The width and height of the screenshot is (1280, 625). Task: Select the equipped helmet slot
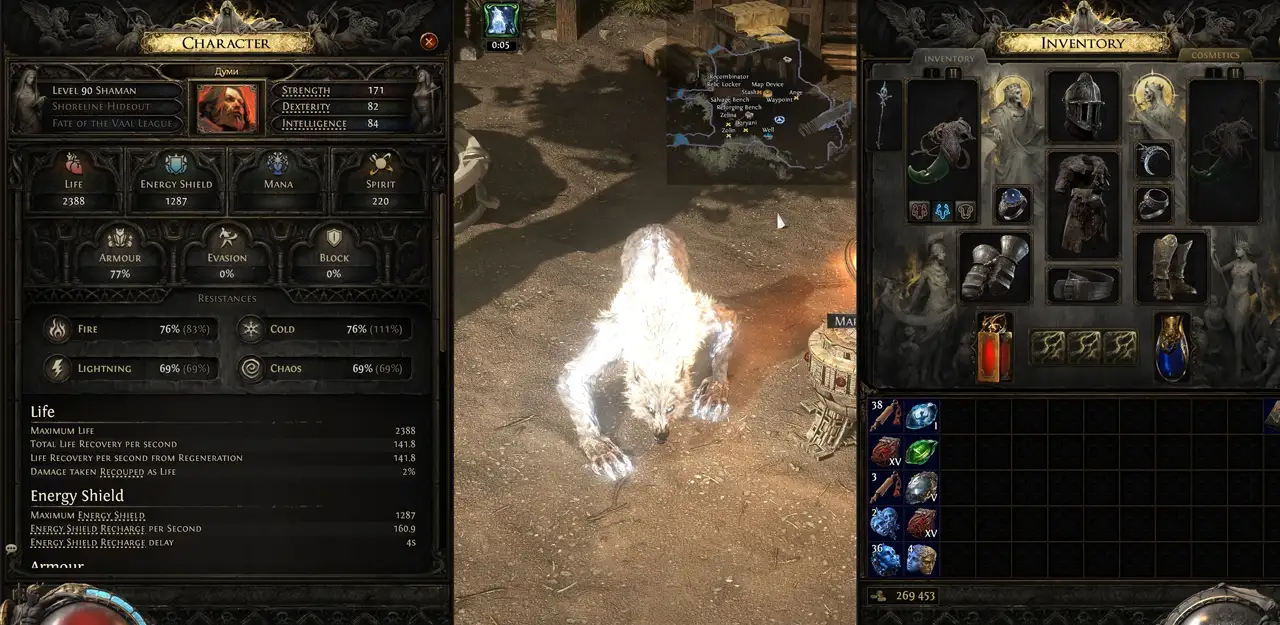(x=1082, y=106)
